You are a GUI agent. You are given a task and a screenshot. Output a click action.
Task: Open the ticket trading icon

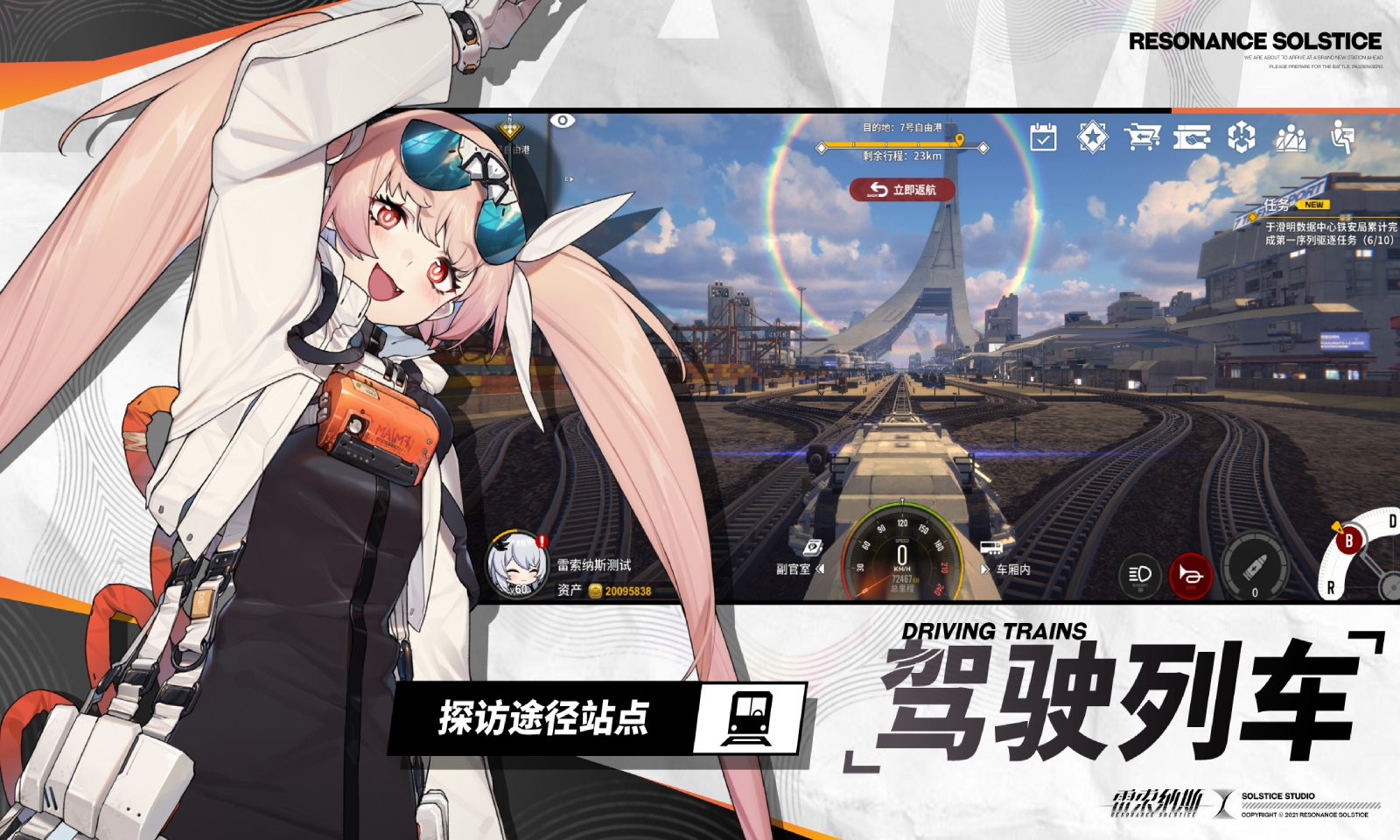(x=1193, y=136)
